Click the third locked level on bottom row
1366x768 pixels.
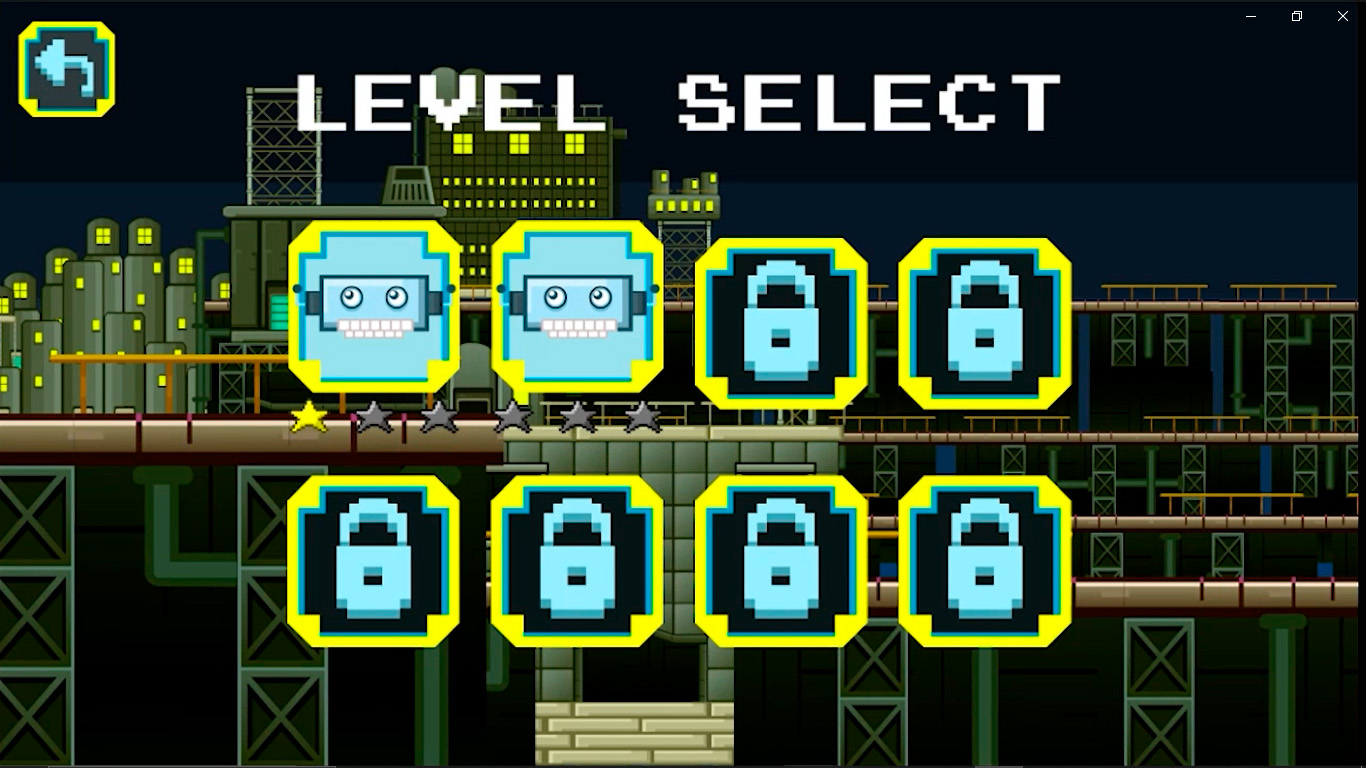[782, 563]
